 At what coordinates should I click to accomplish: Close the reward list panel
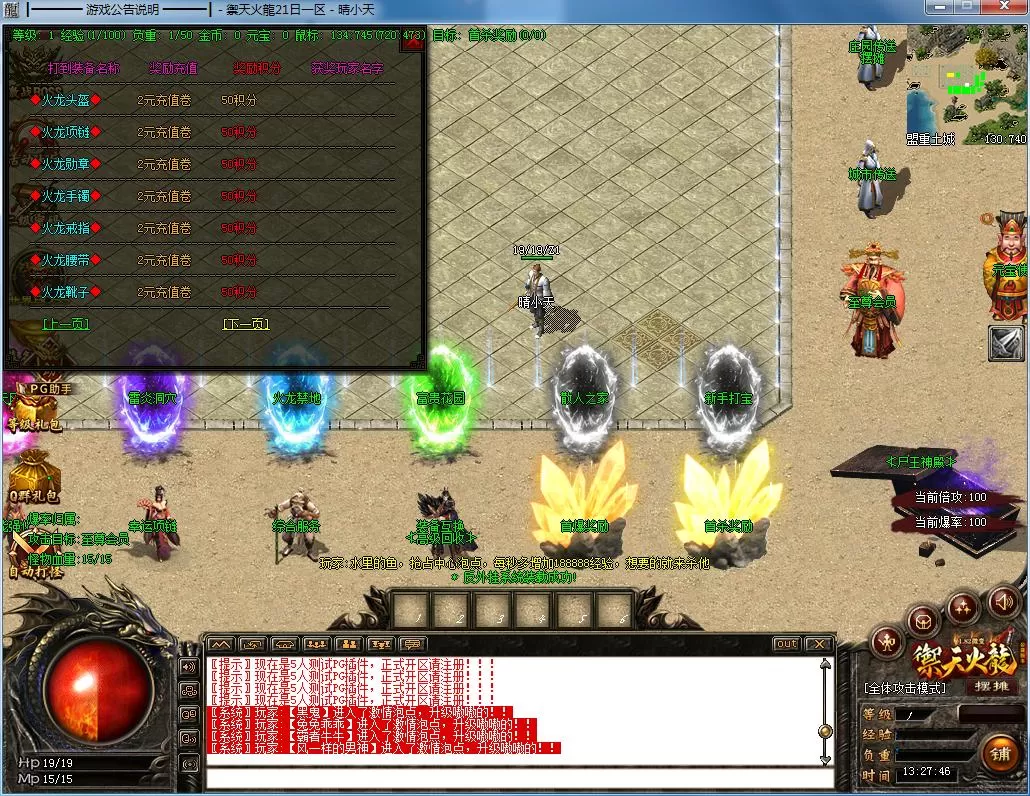coord(412,44)
